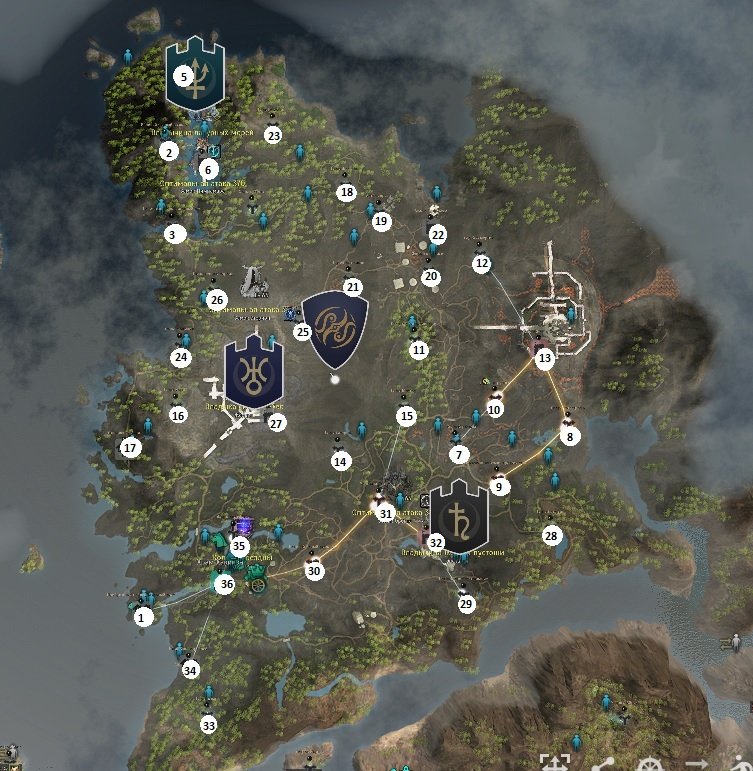
Task: Select node marker number 23
Action: click(x=273, y=135)
